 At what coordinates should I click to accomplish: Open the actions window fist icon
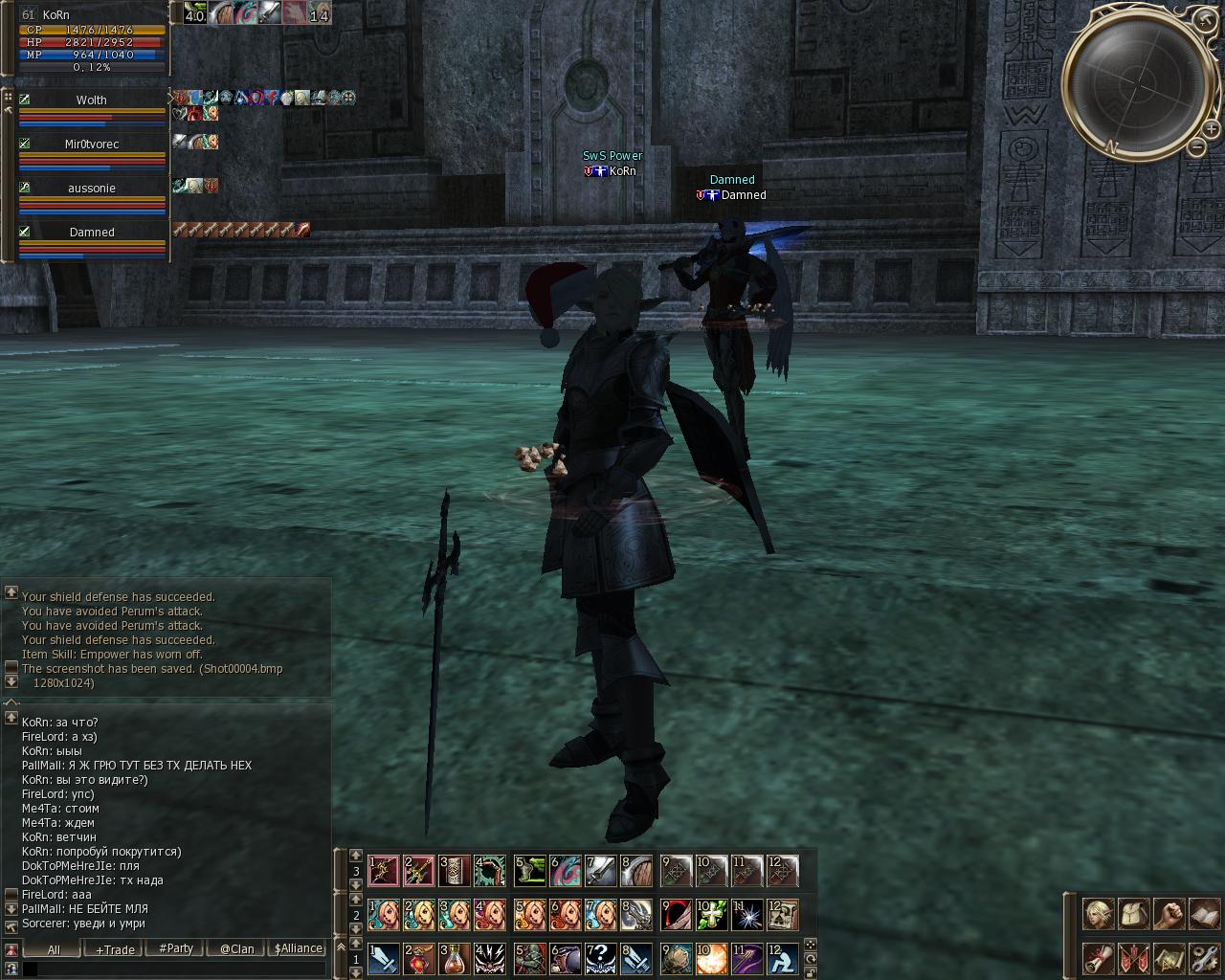1169,914
